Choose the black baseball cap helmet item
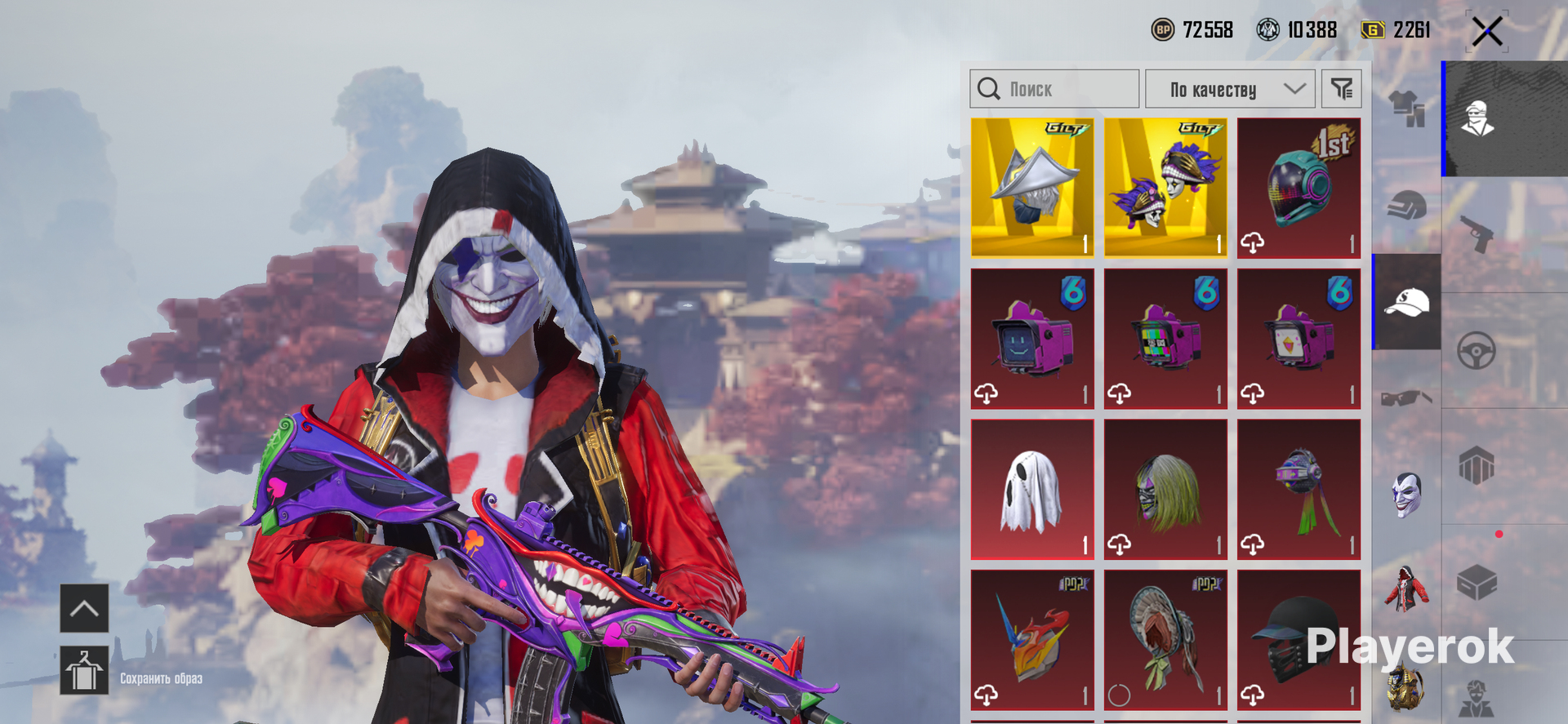The image size is (1568, 724). [1298, 640]
